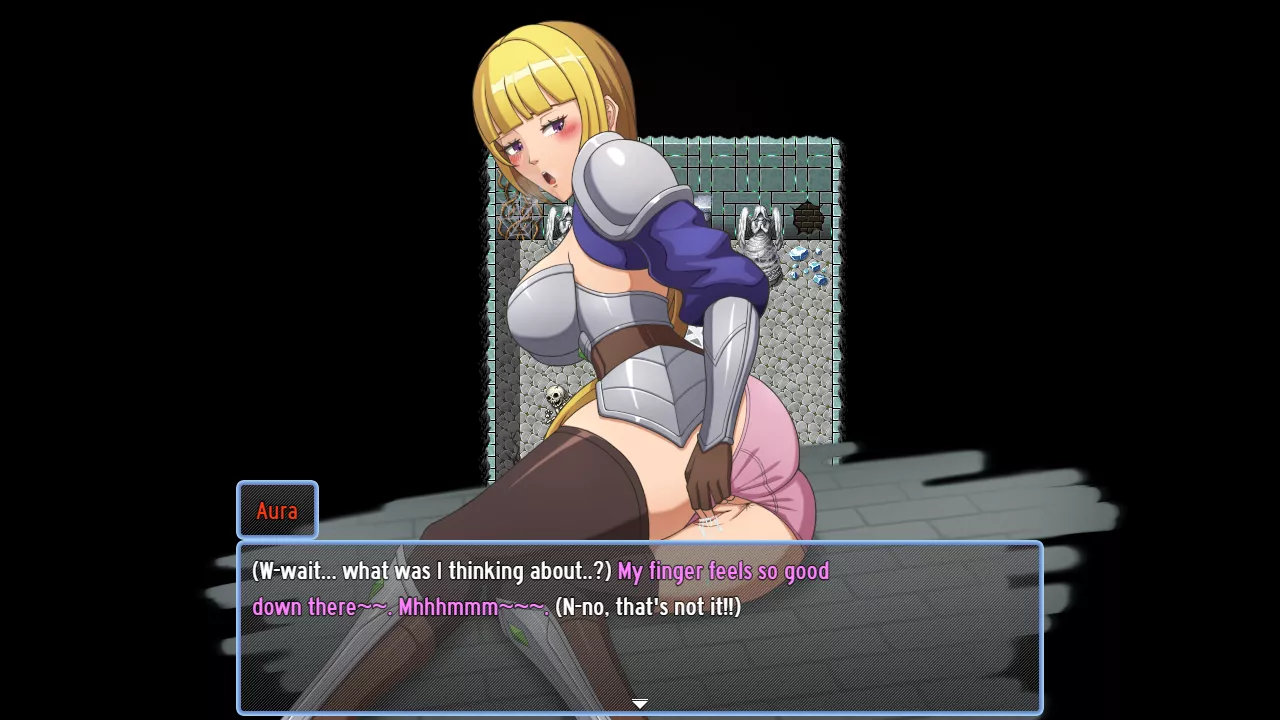Click the pink highlighted dialogue text
Viewport: 1280px width, 720px height.
coord(723,571)
